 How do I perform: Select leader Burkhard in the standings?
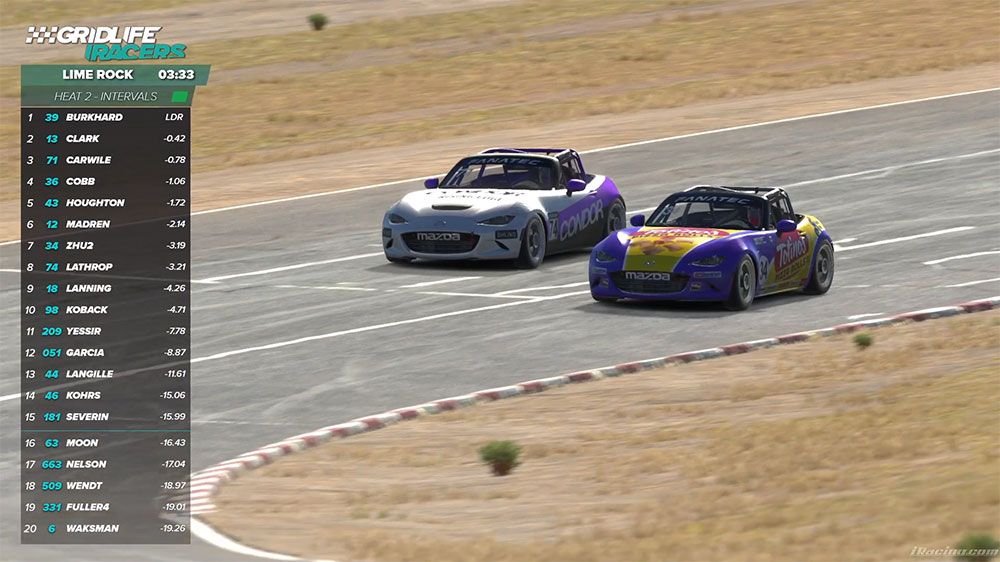click(105, 117)
